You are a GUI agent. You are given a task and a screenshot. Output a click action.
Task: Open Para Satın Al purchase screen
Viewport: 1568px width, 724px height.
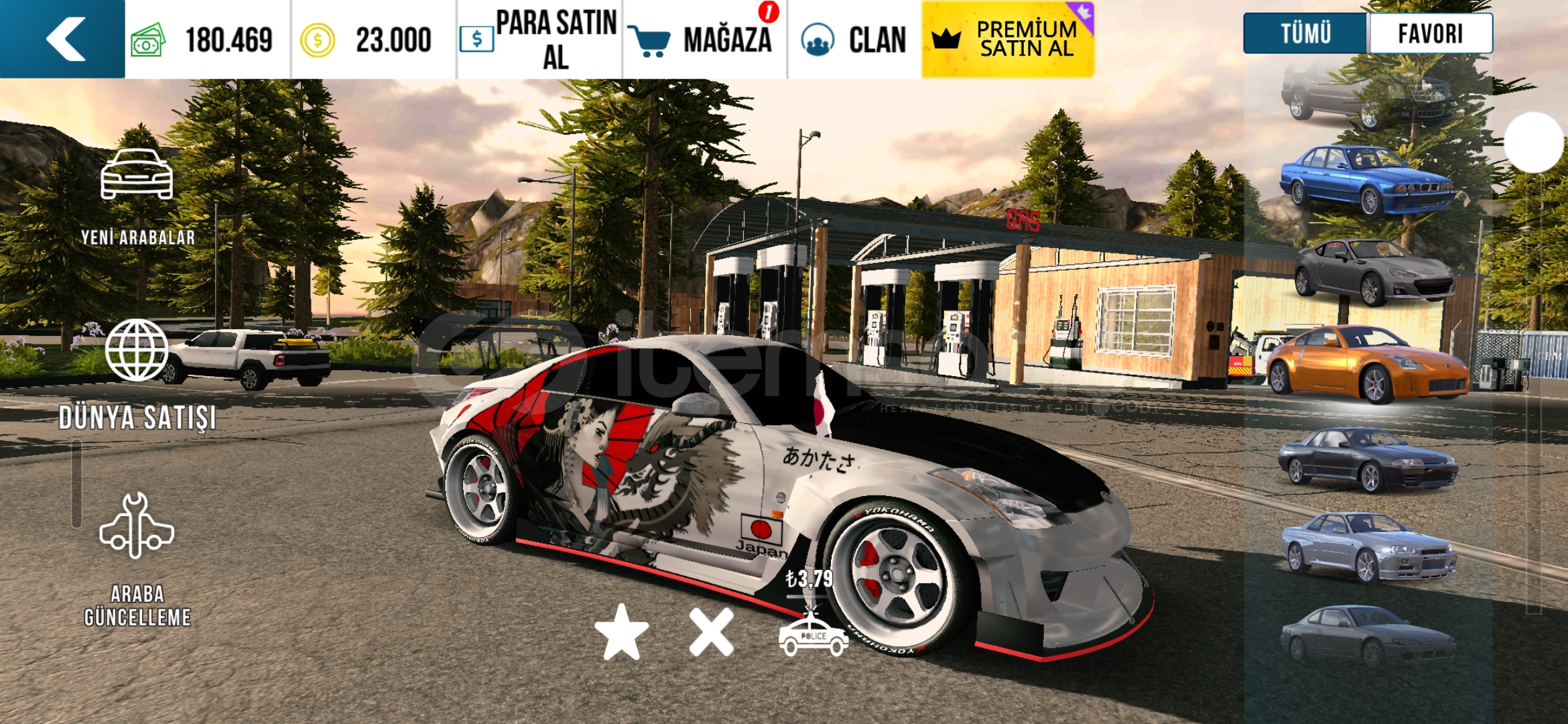point(539,39)
